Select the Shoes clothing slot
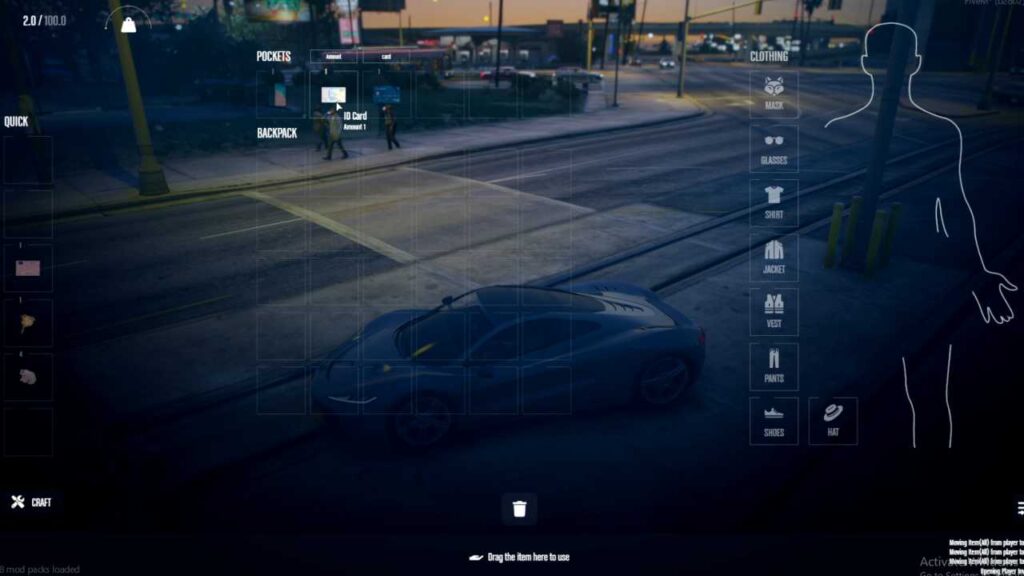This screenshot has height=576, width=1024. (774, 421)
